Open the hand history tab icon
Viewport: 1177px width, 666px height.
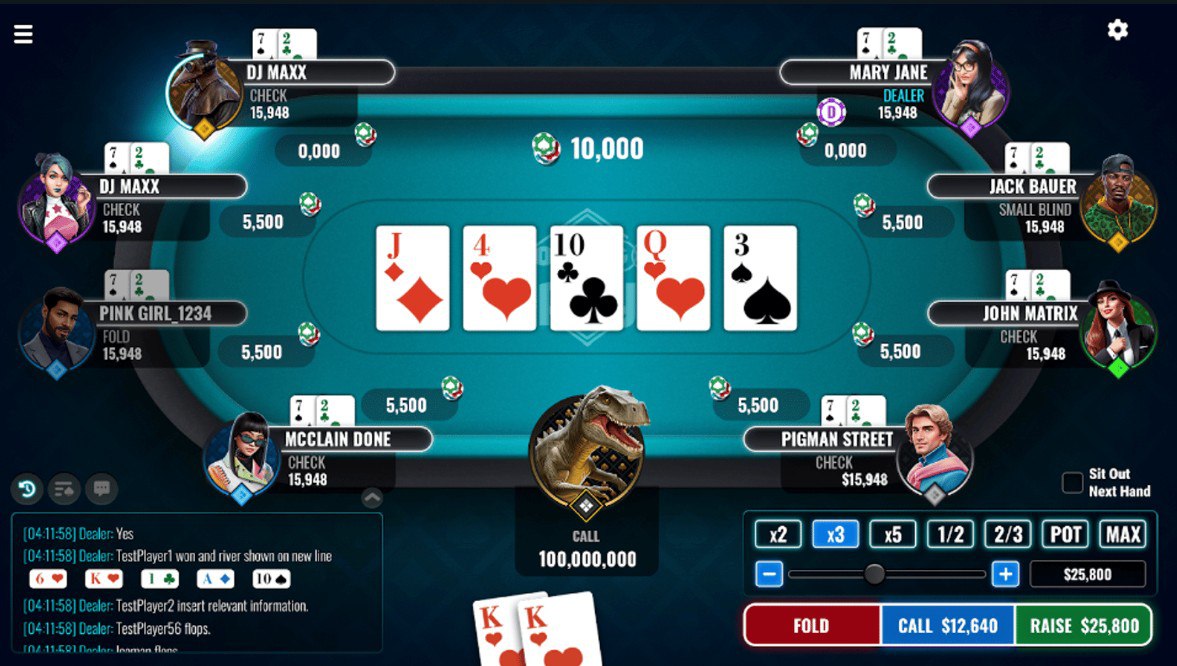(27, 489)
